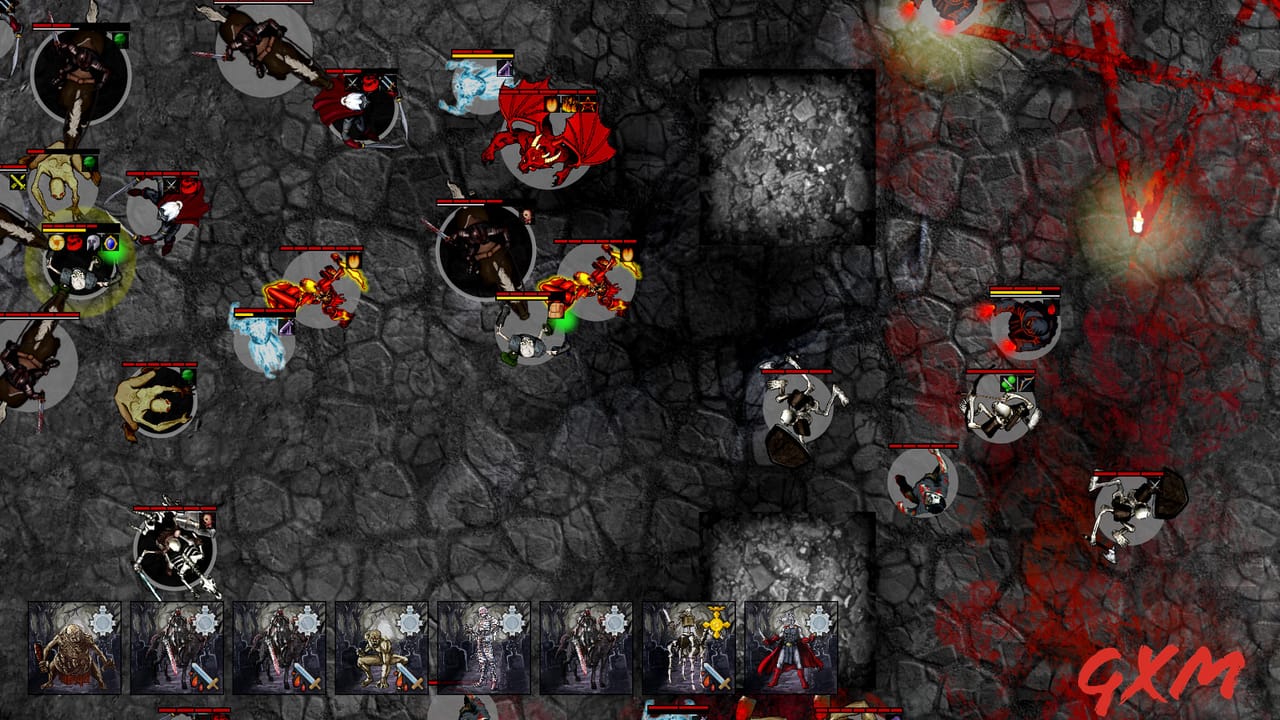The width and height of the screenshot is (1280, 720).
Task: Click the upward arrow buff on the blue ice ghost
Action: tap(505, 69)
